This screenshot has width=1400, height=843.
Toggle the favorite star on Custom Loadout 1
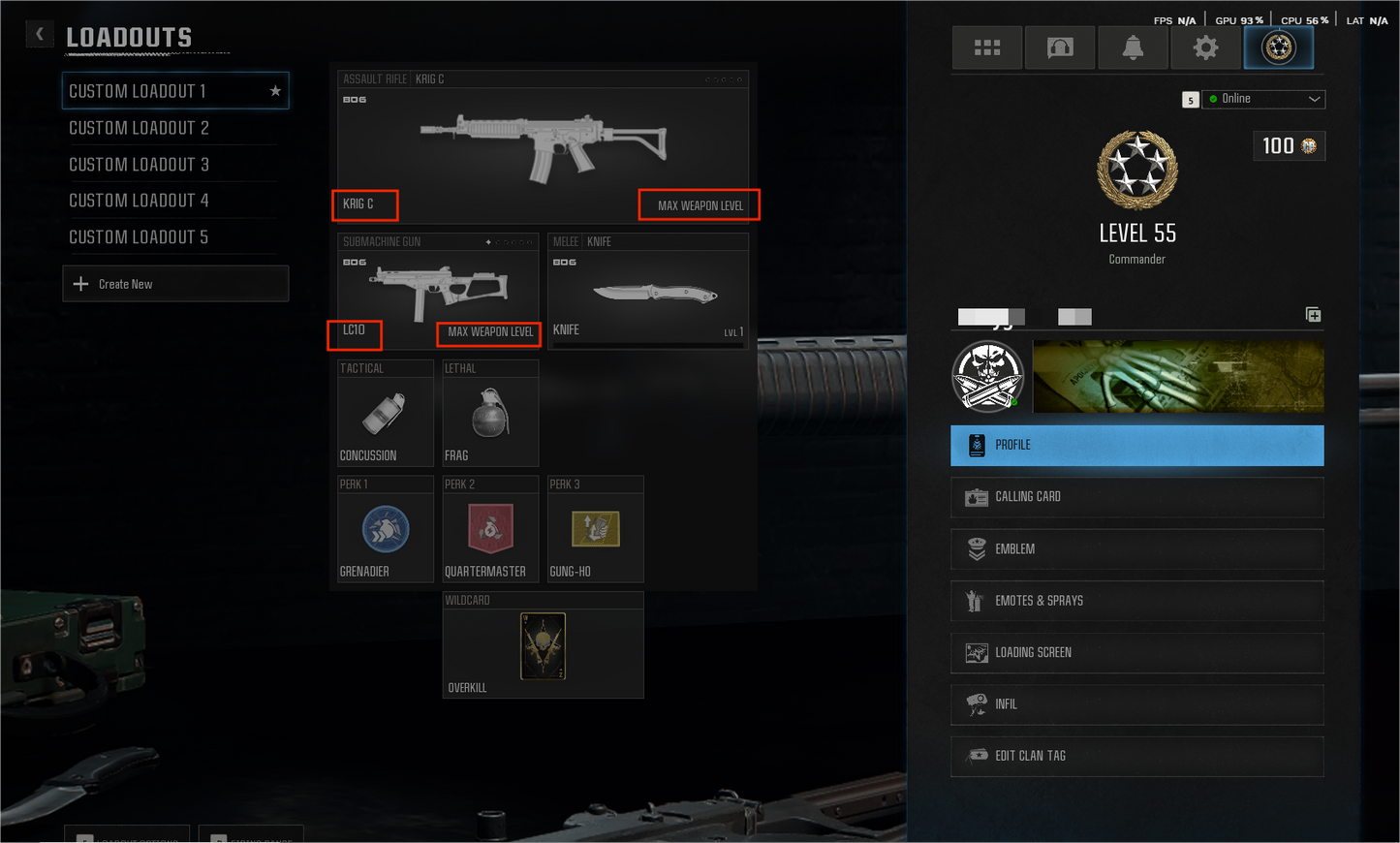tap(275, 90)
